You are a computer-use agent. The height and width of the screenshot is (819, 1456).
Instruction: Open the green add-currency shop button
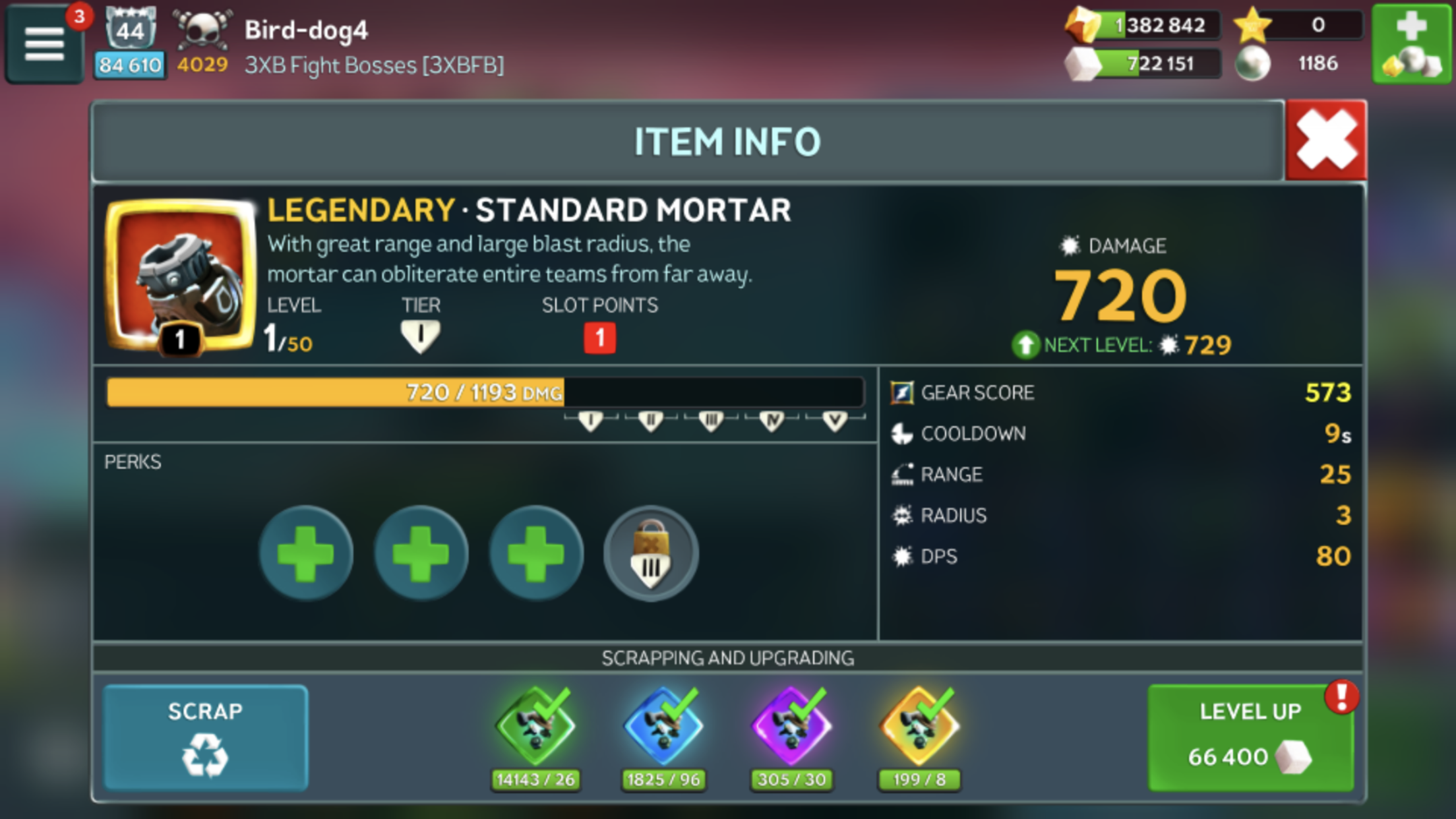click(1411, 44)
